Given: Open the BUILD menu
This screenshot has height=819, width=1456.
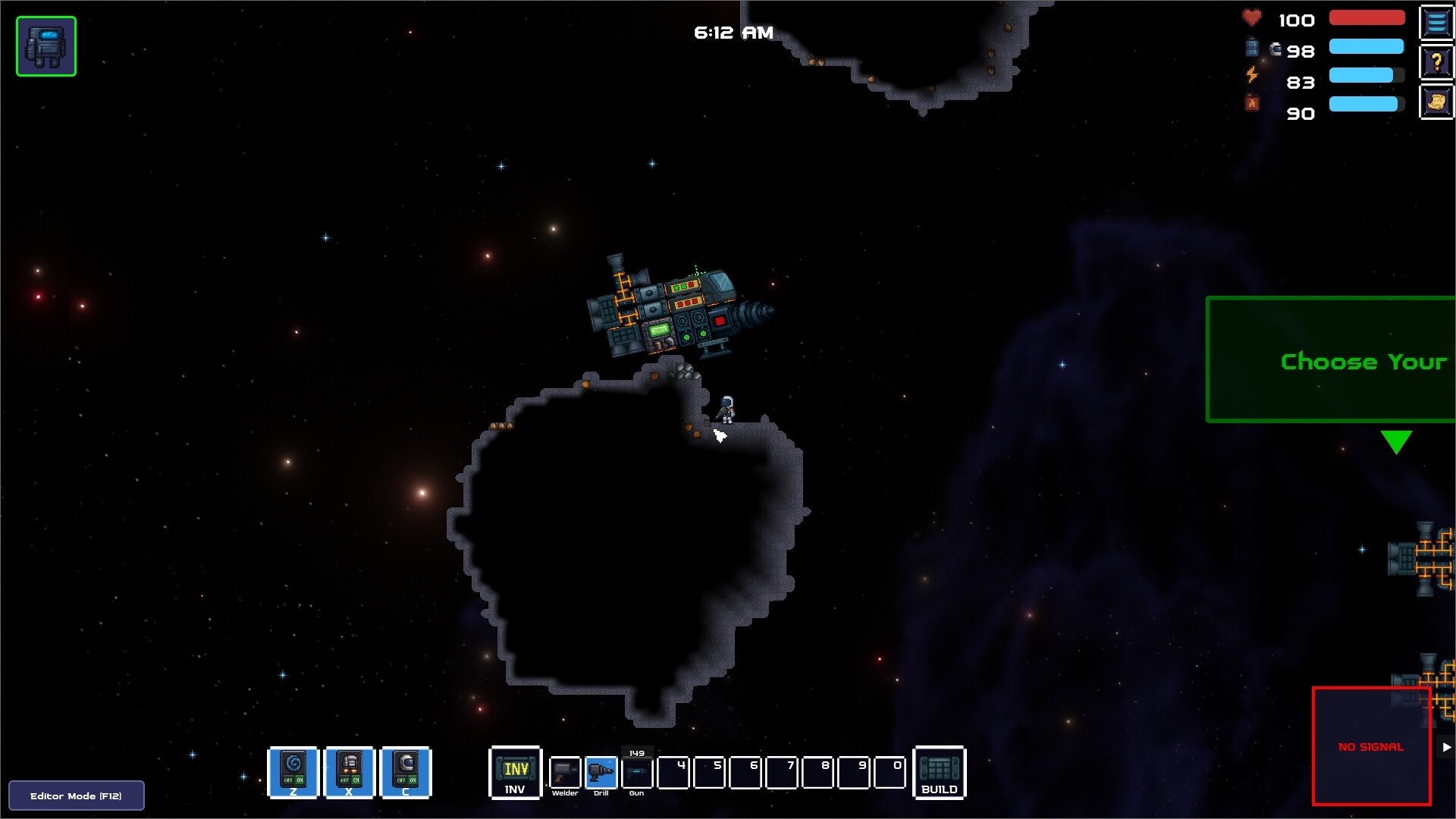Looking at the screenshot, I should click(x=939, y=772).
